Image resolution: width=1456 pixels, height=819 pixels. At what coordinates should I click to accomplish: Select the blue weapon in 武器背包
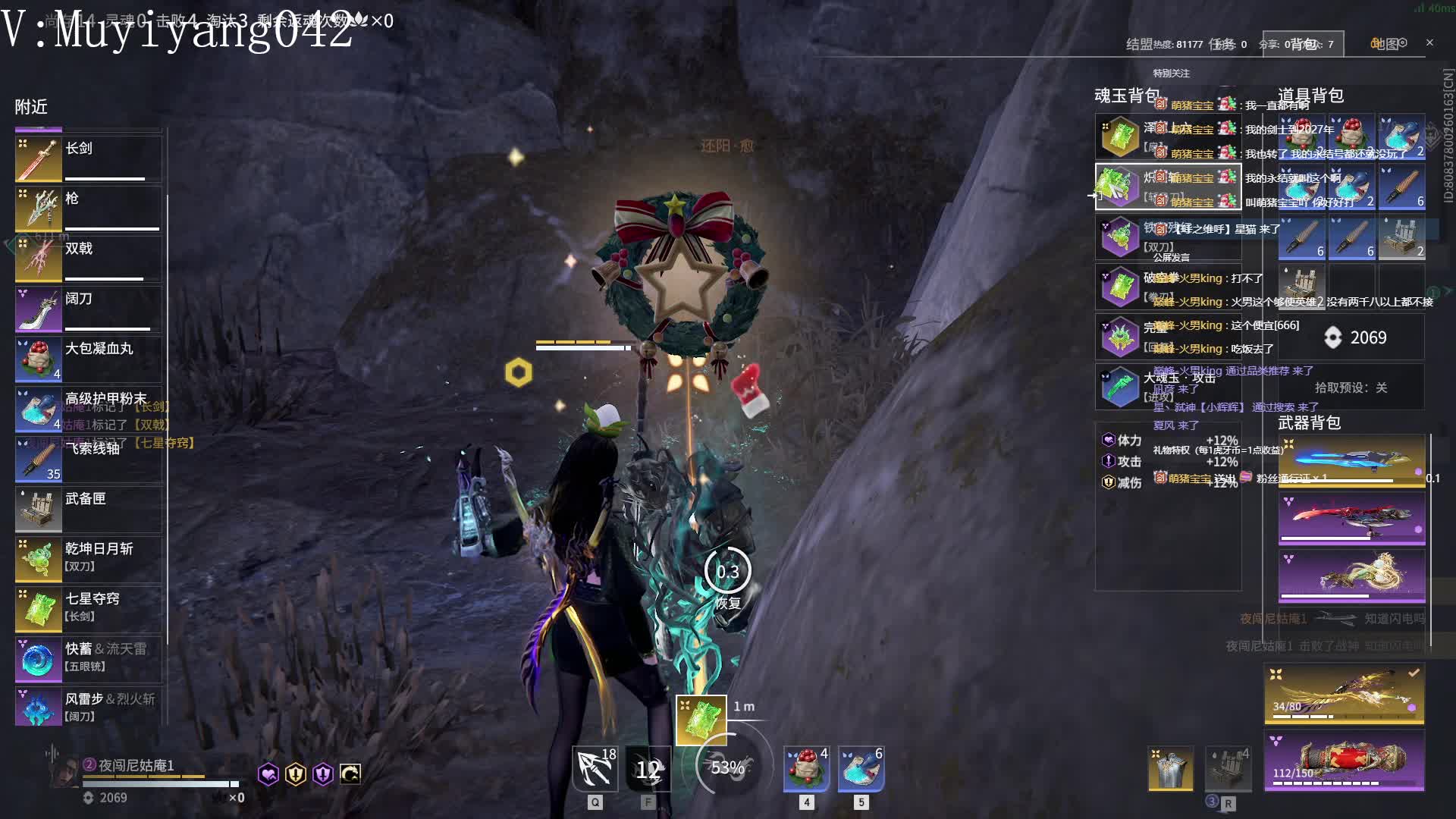[1351, 460]
